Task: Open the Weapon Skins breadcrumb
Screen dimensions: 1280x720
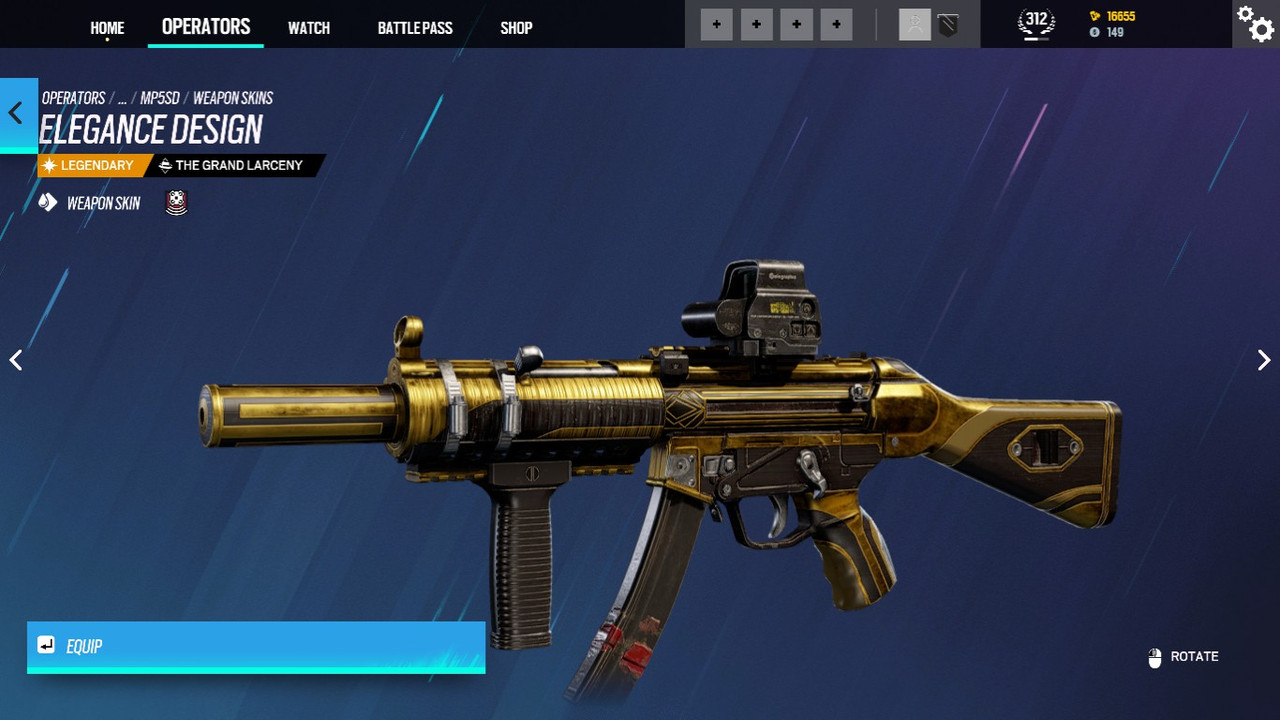Action: tap(233, 98)
